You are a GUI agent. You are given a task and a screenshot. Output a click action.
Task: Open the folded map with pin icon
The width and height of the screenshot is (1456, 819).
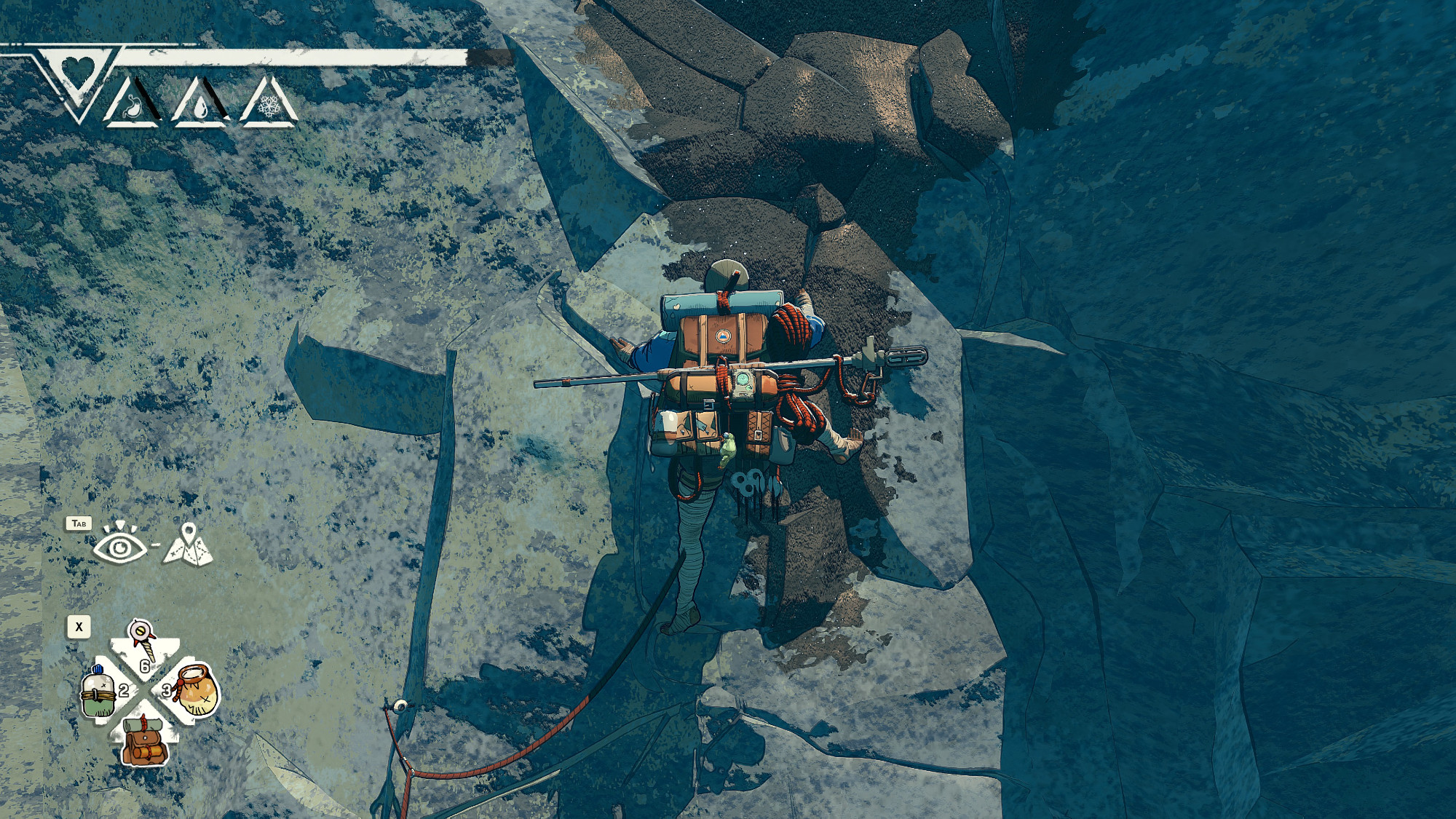[188, 544]
